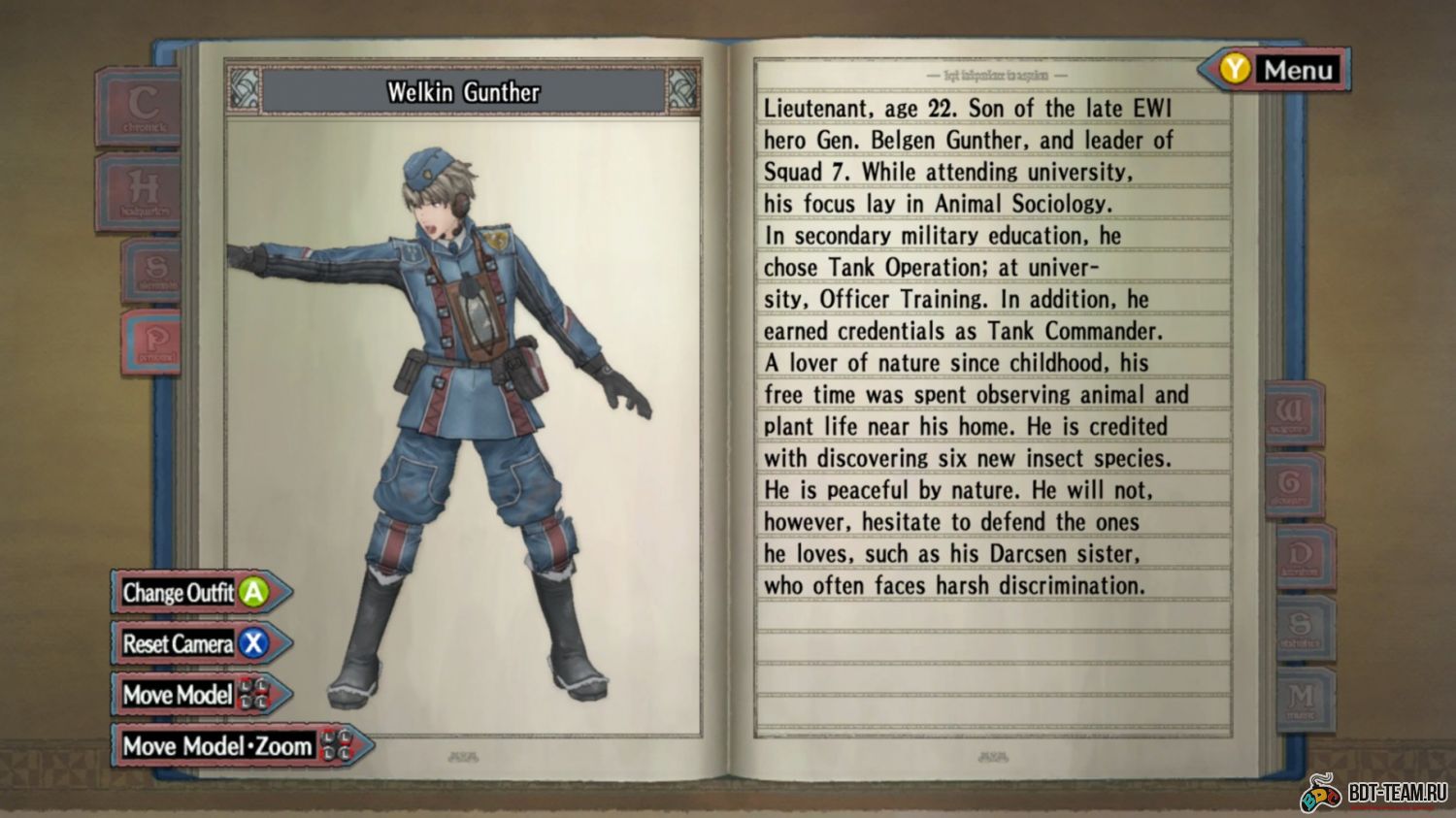1456x818 pixels.
Task: Open the Glossary 'G' tab
Action: pos(1294,485)
